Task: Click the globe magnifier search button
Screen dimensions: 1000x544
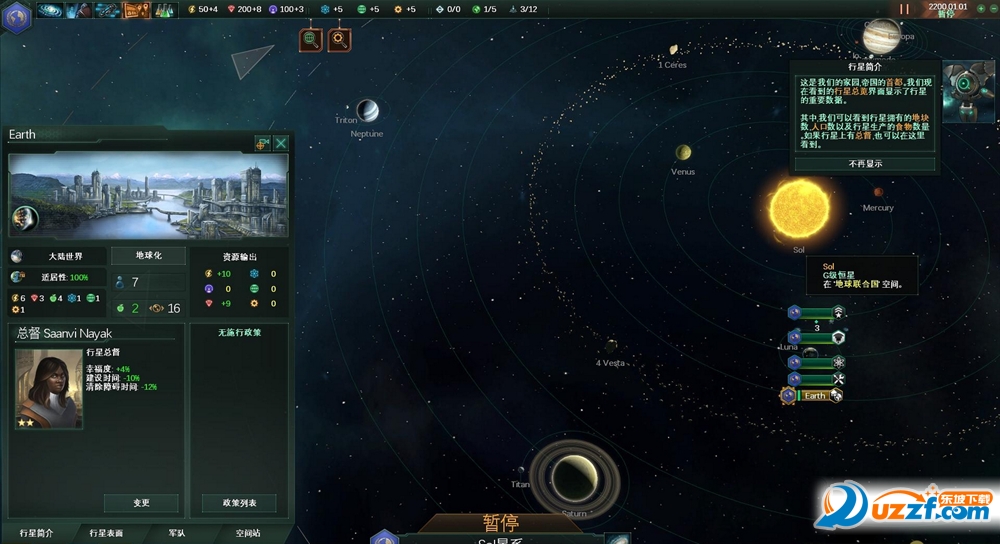Action: point(312,39)
